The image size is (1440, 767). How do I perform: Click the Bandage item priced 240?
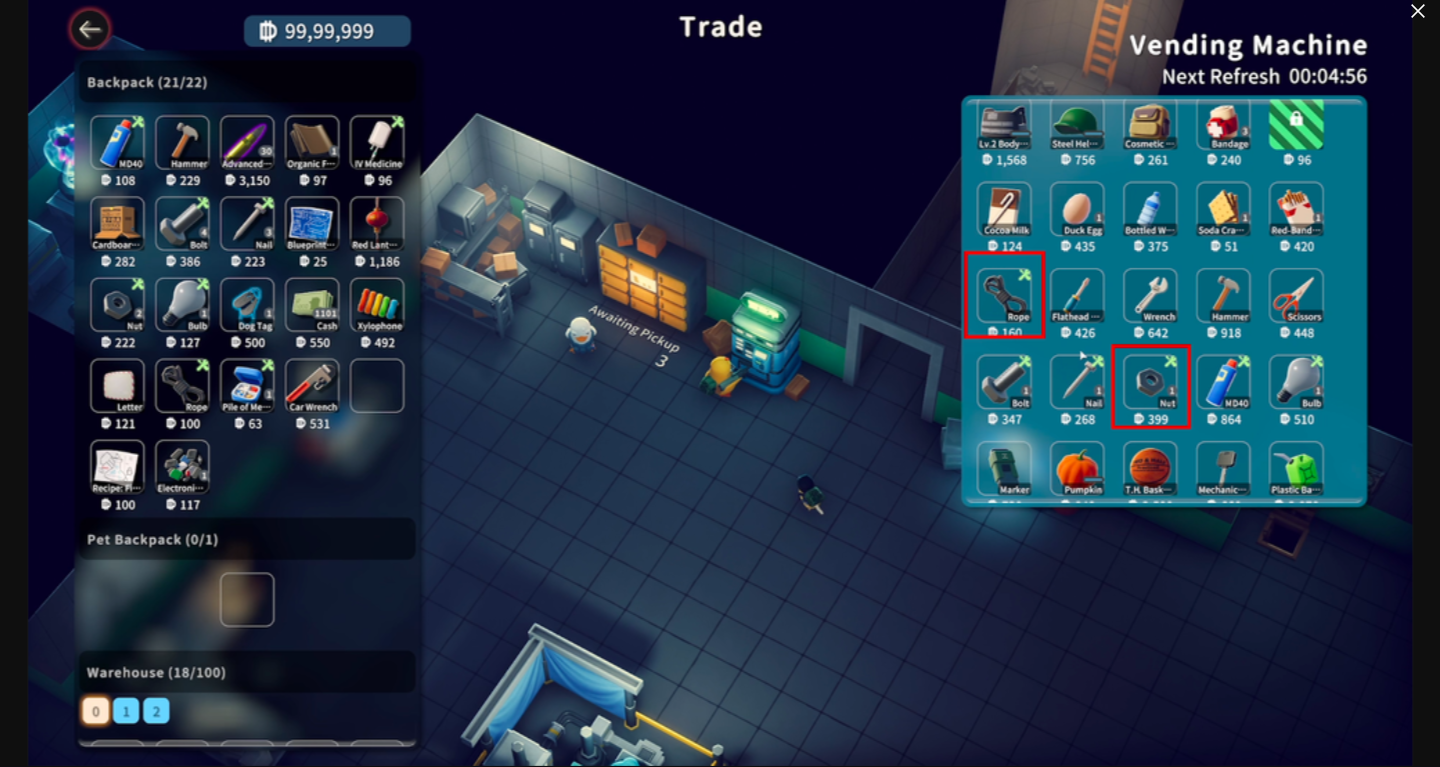coord(1224,125)
